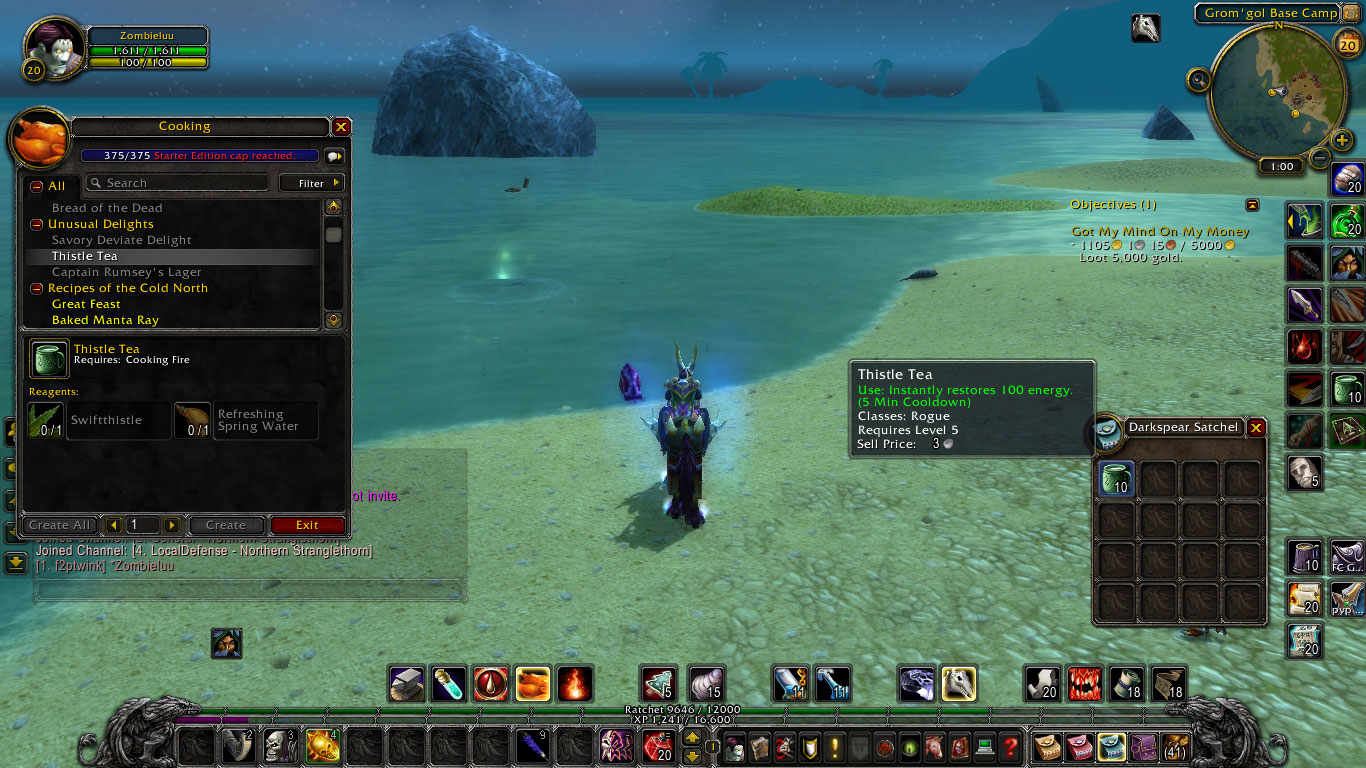Open the red question mark help button

(1011, 746)
